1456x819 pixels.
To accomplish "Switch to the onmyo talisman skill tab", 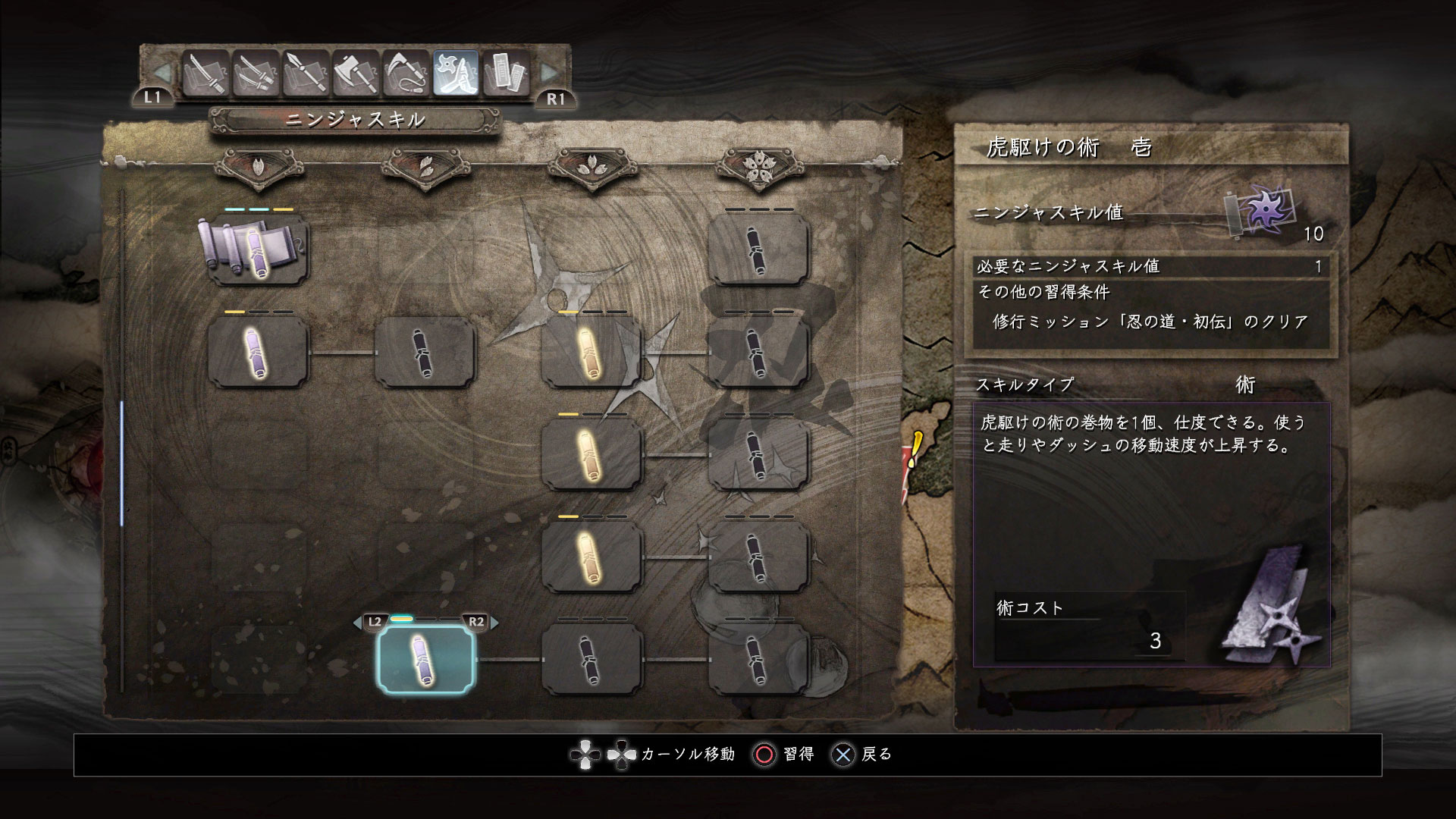I will pyautogui.click(x=506, y=74).
